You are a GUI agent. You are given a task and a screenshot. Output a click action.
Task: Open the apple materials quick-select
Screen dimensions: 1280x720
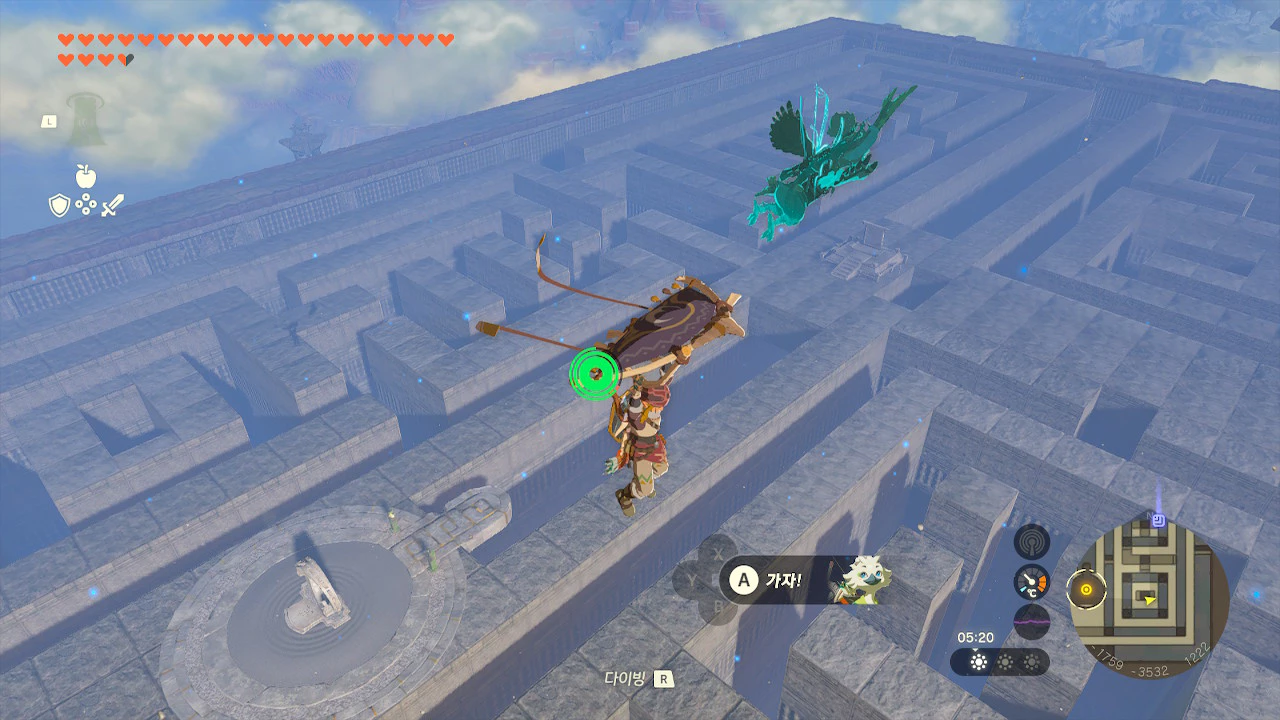[86, 176]
